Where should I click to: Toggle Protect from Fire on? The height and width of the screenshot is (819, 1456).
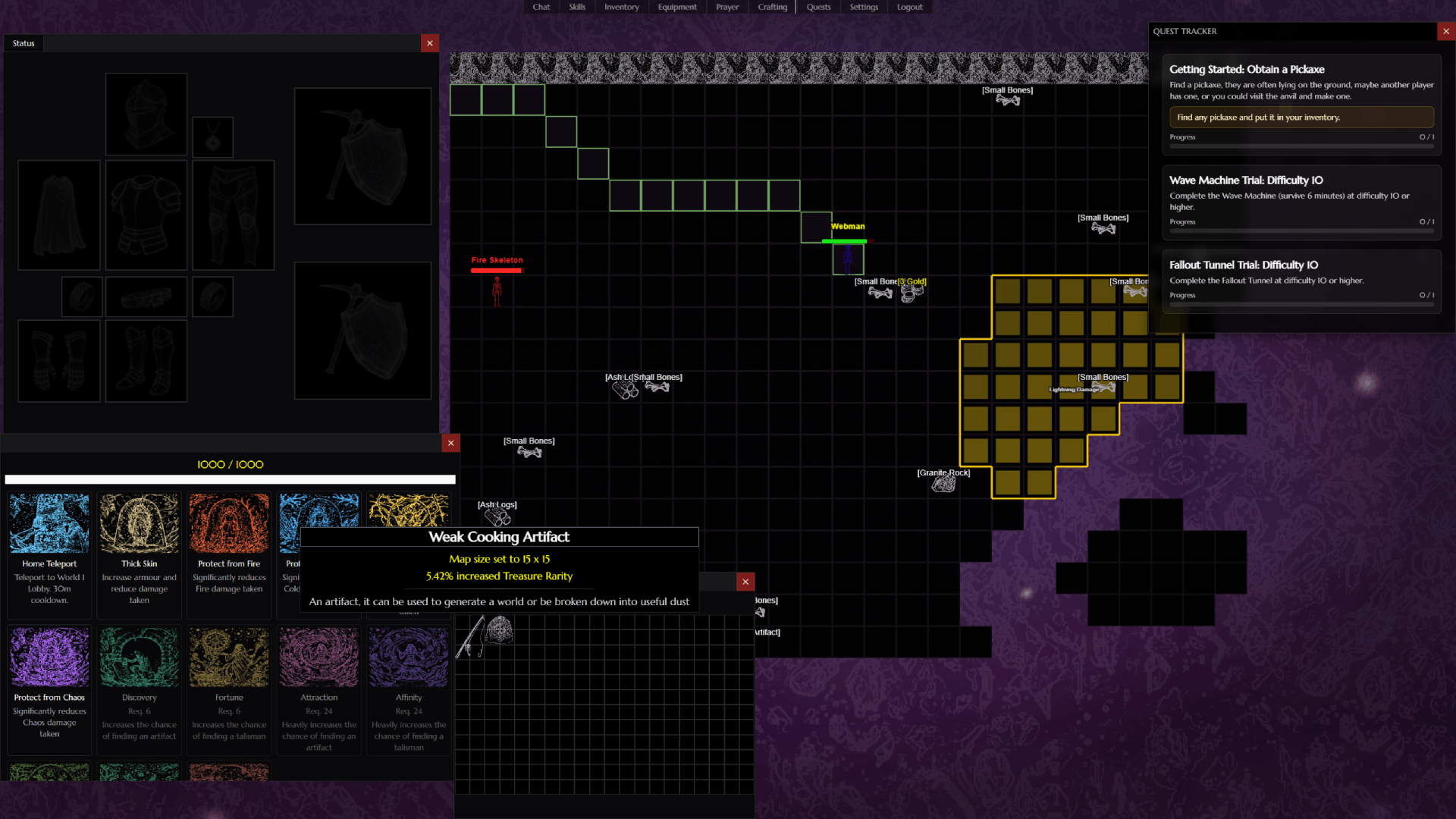pos(228,523)
